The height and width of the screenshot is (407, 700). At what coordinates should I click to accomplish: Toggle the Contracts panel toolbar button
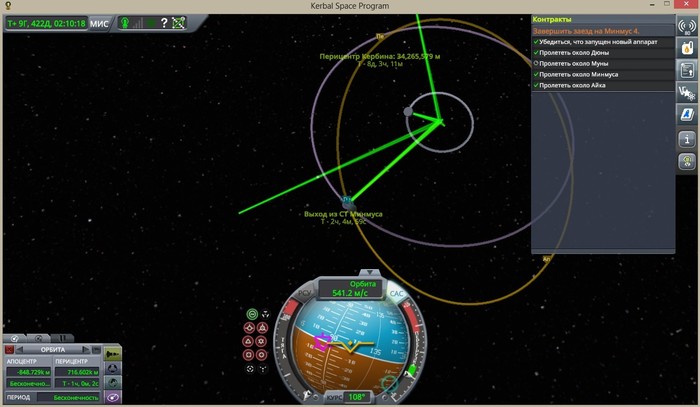pos(688,70)
